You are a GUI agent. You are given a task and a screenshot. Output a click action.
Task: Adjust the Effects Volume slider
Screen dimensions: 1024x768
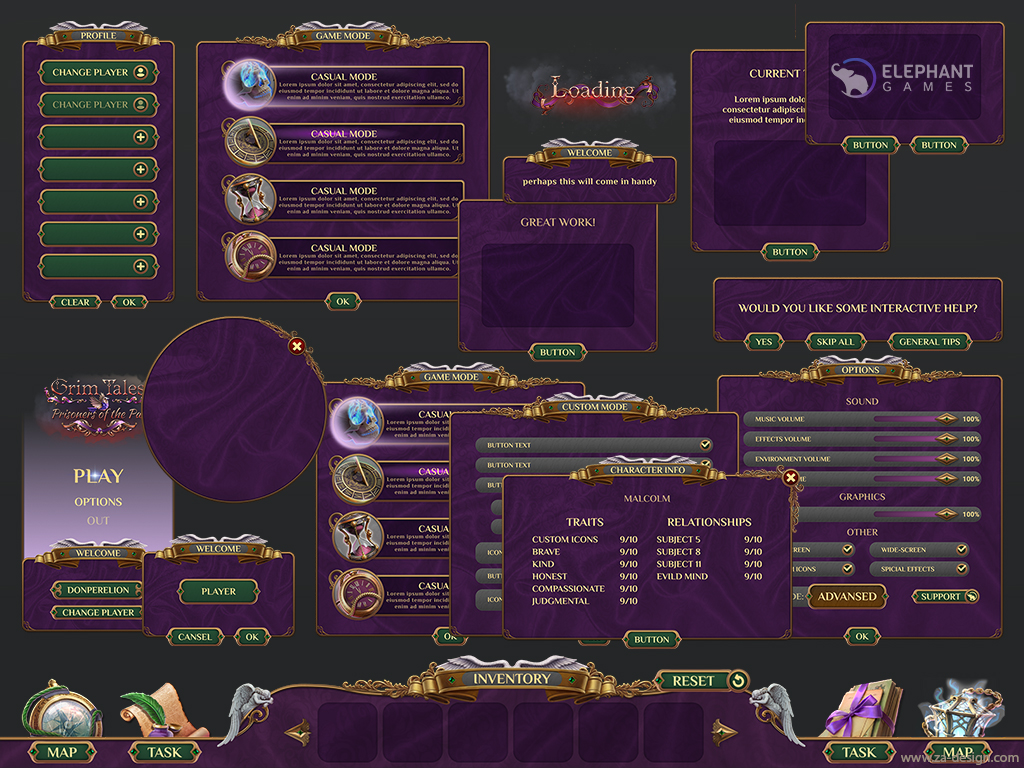pos(946,439)
